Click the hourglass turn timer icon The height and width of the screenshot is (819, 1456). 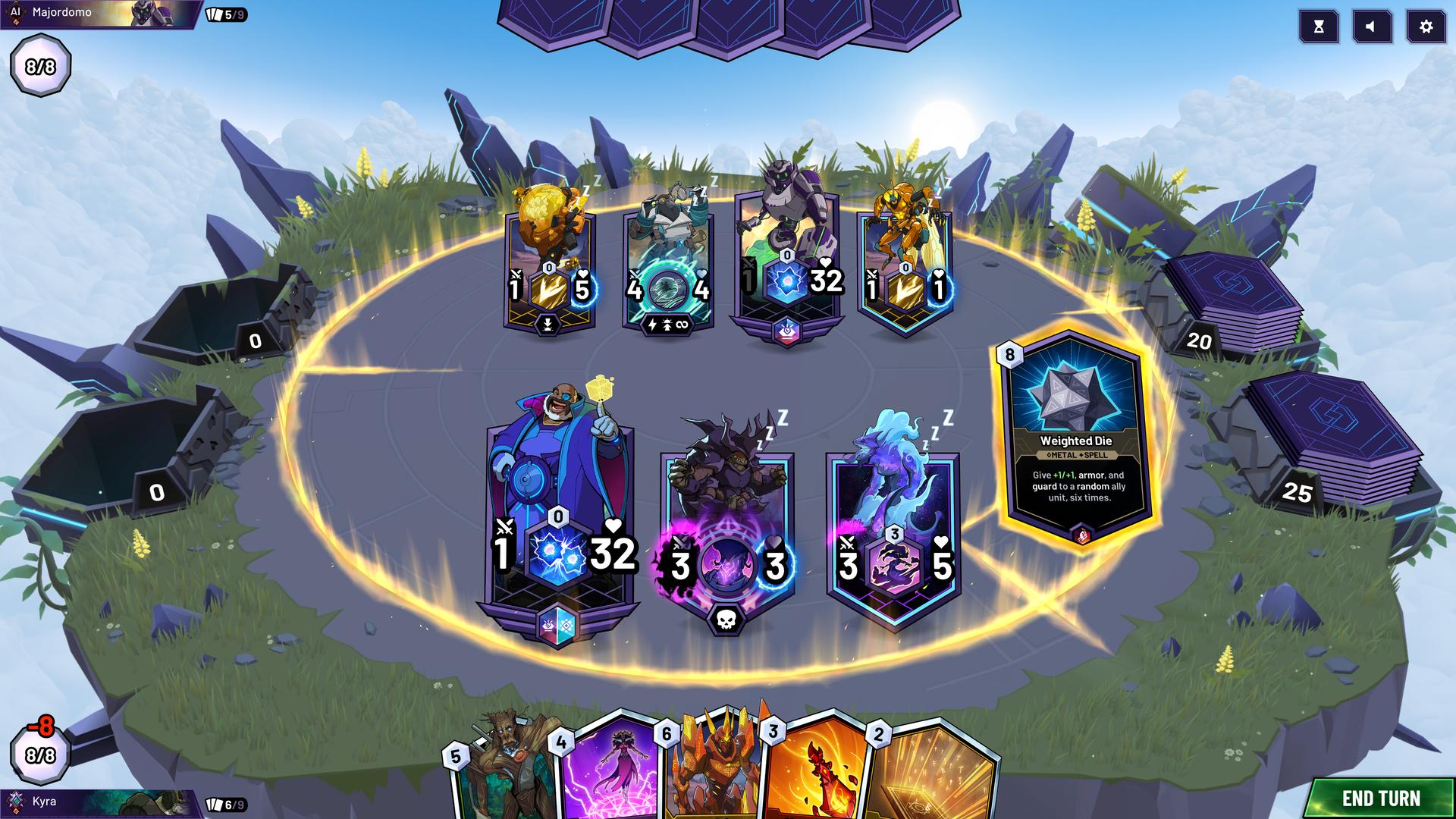(1319, 26)
